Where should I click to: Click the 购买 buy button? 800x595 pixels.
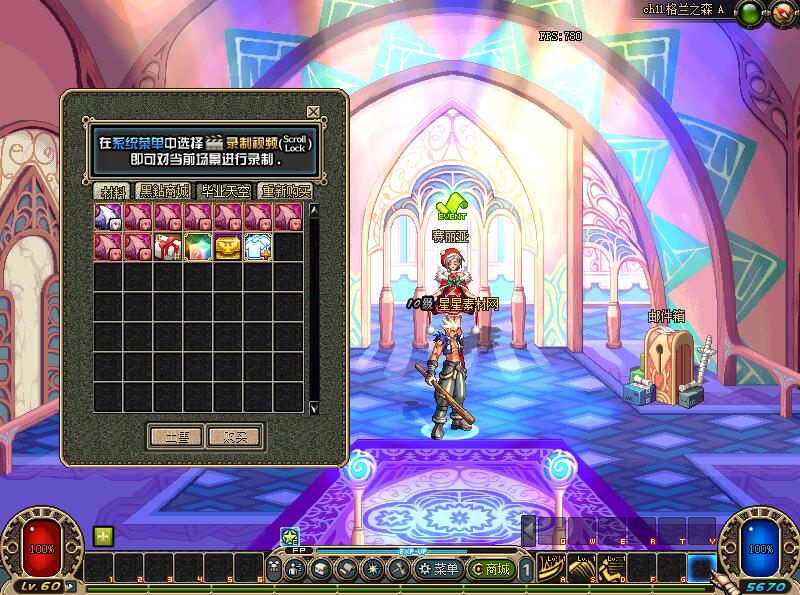234,437
